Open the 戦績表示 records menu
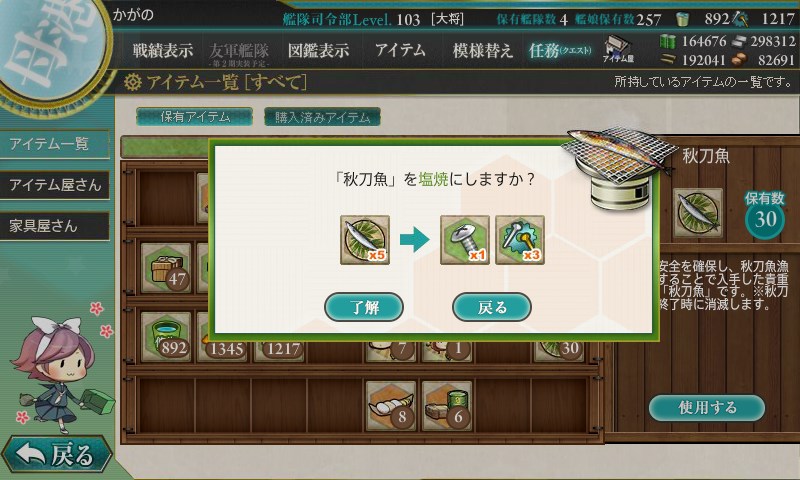This screenshot has height=480, width=800. coord(163,50)
